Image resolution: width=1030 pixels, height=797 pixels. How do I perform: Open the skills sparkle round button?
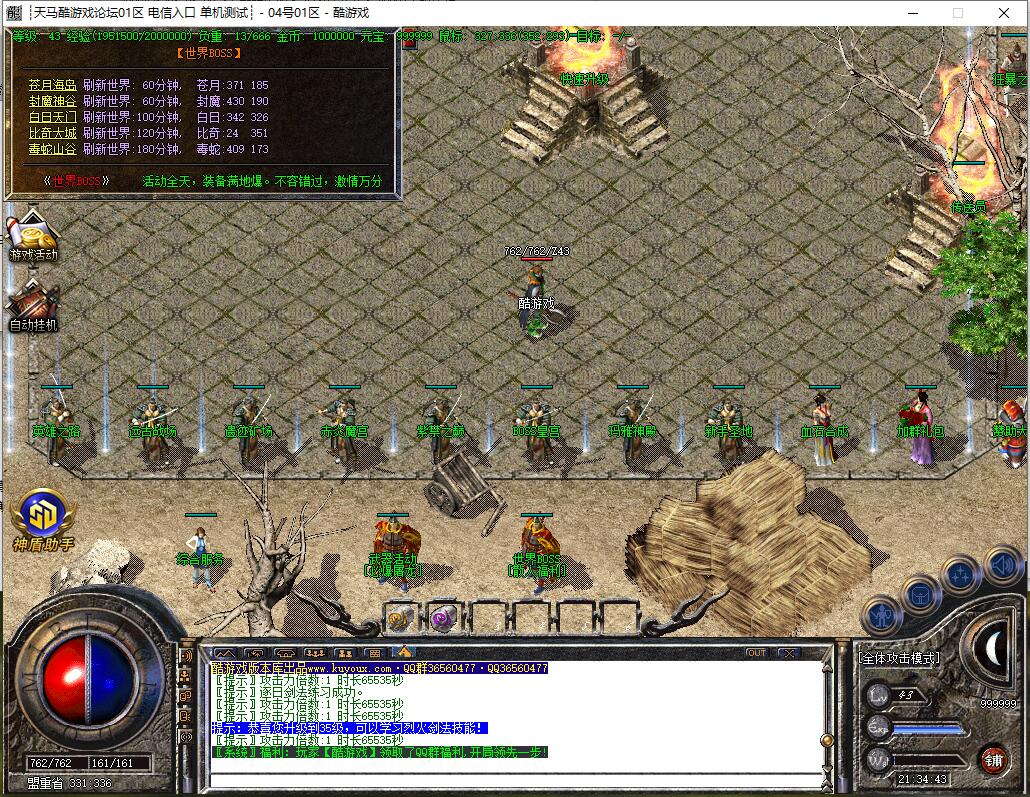click(x=960, y=575)
